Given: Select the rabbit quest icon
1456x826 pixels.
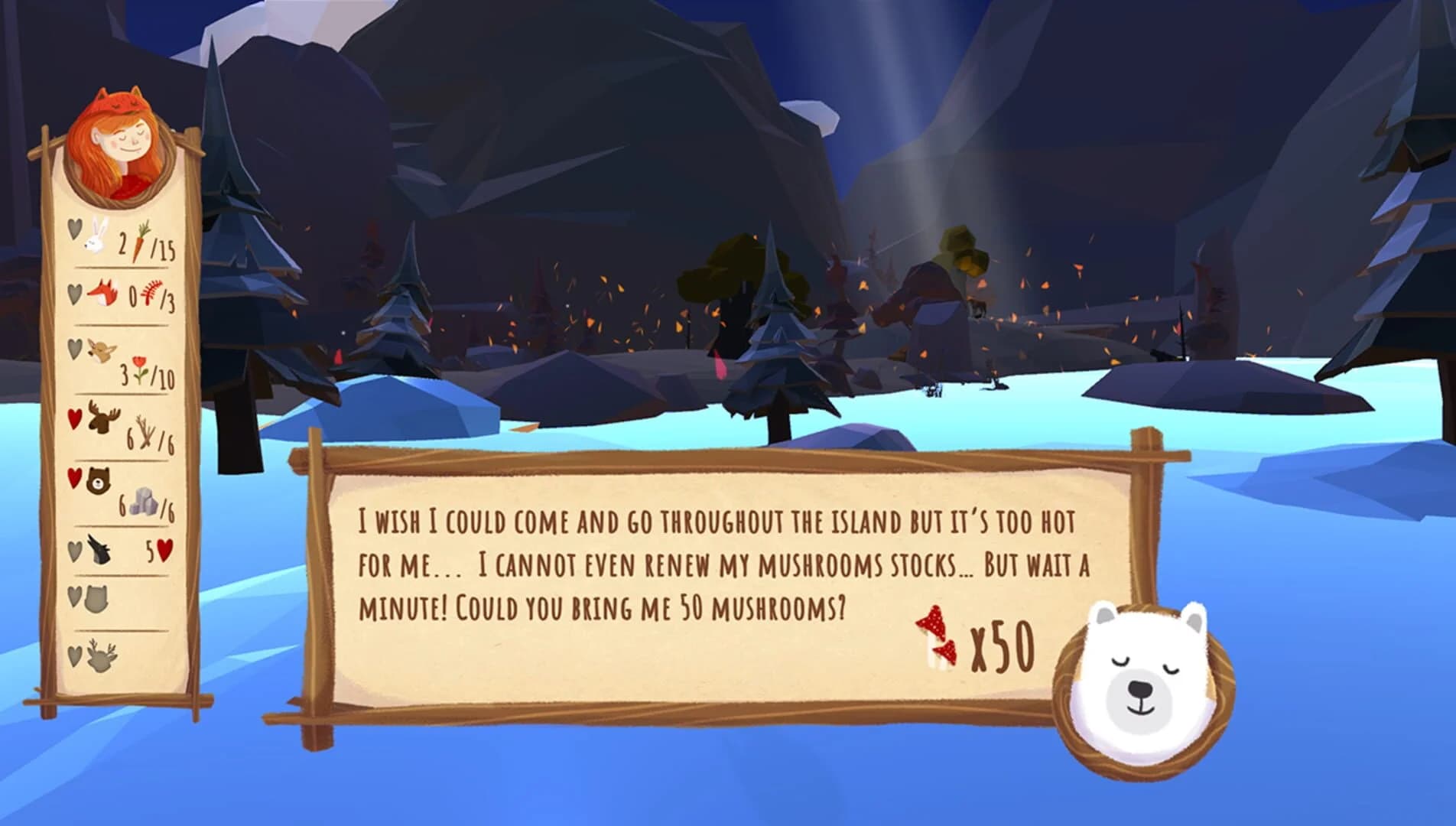Looking at the screenshot, I should pyautogui.click(x=93, y=236).
